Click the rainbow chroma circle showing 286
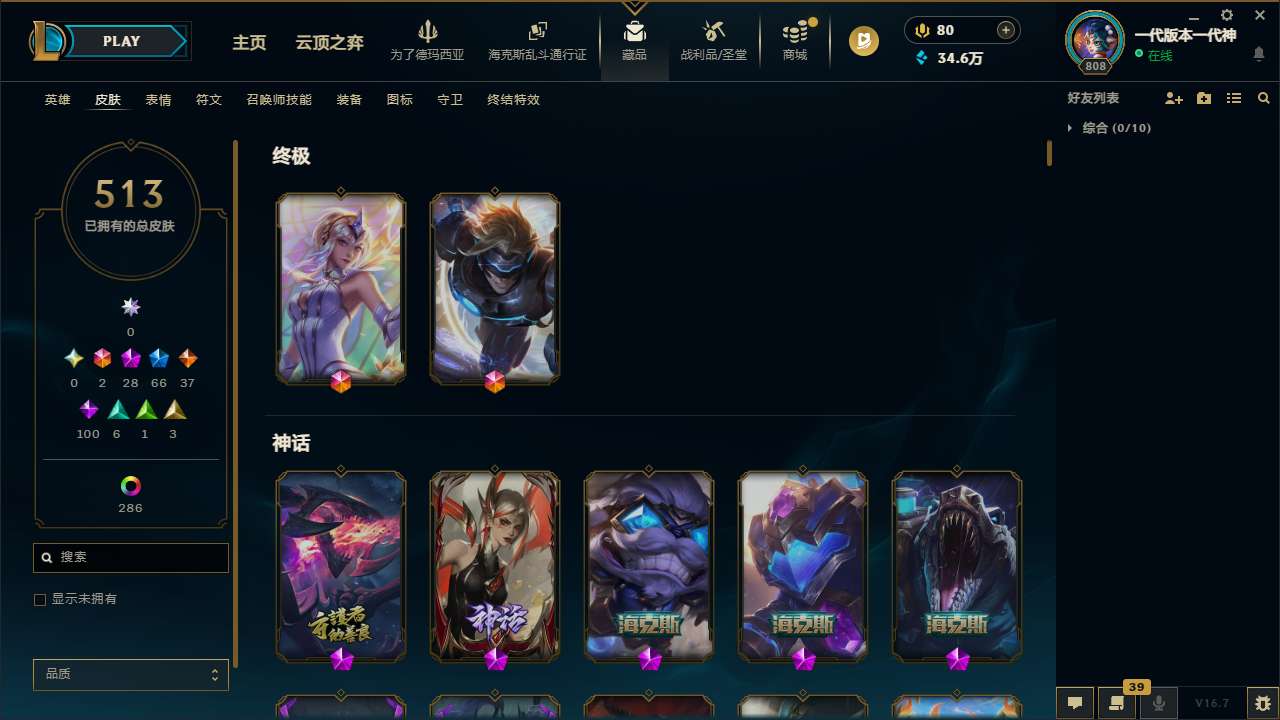Viewport: 1280px width, 720px height. 130,484
